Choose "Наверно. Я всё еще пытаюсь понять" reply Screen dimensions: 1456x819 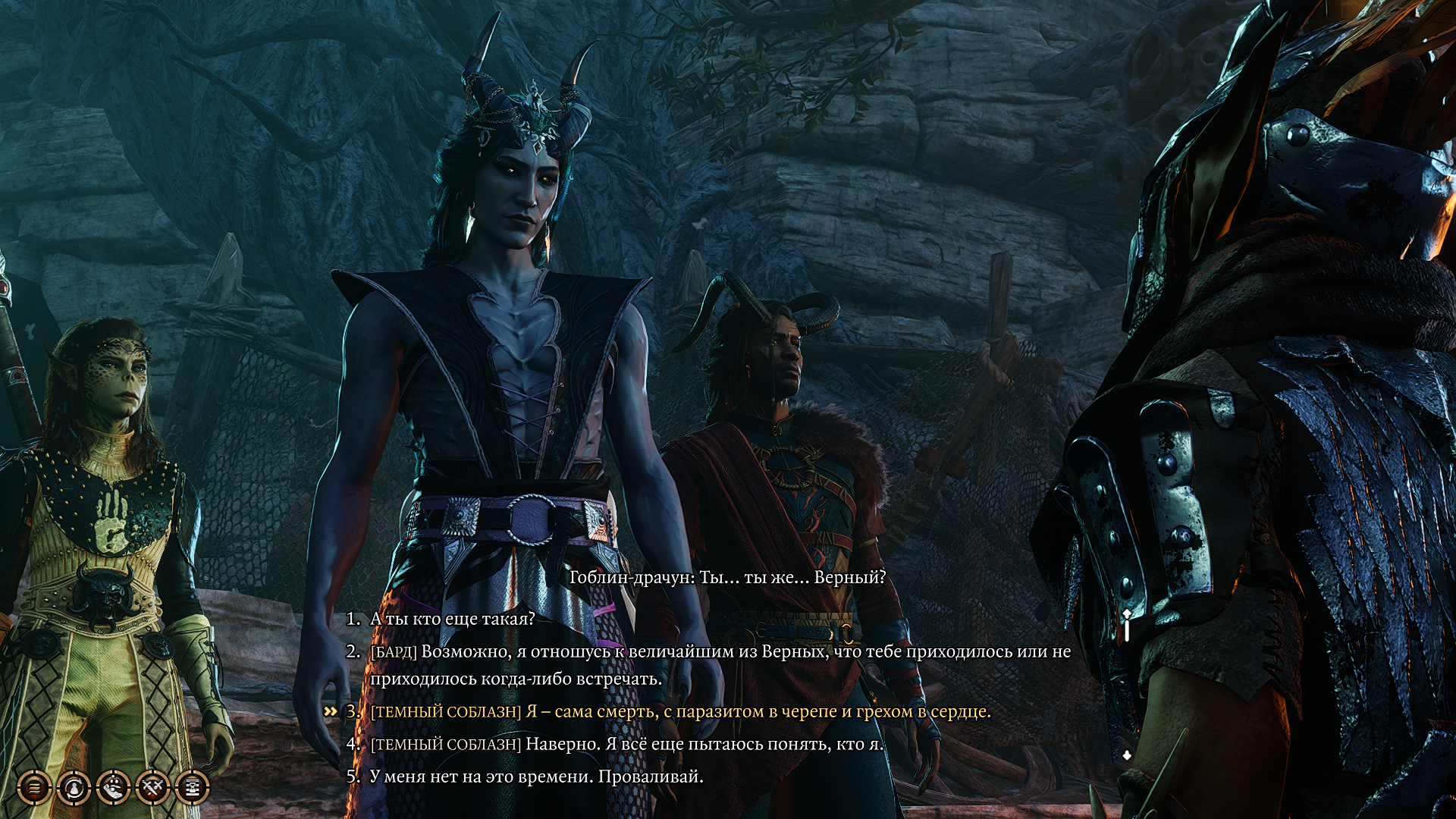click(627, 744)
